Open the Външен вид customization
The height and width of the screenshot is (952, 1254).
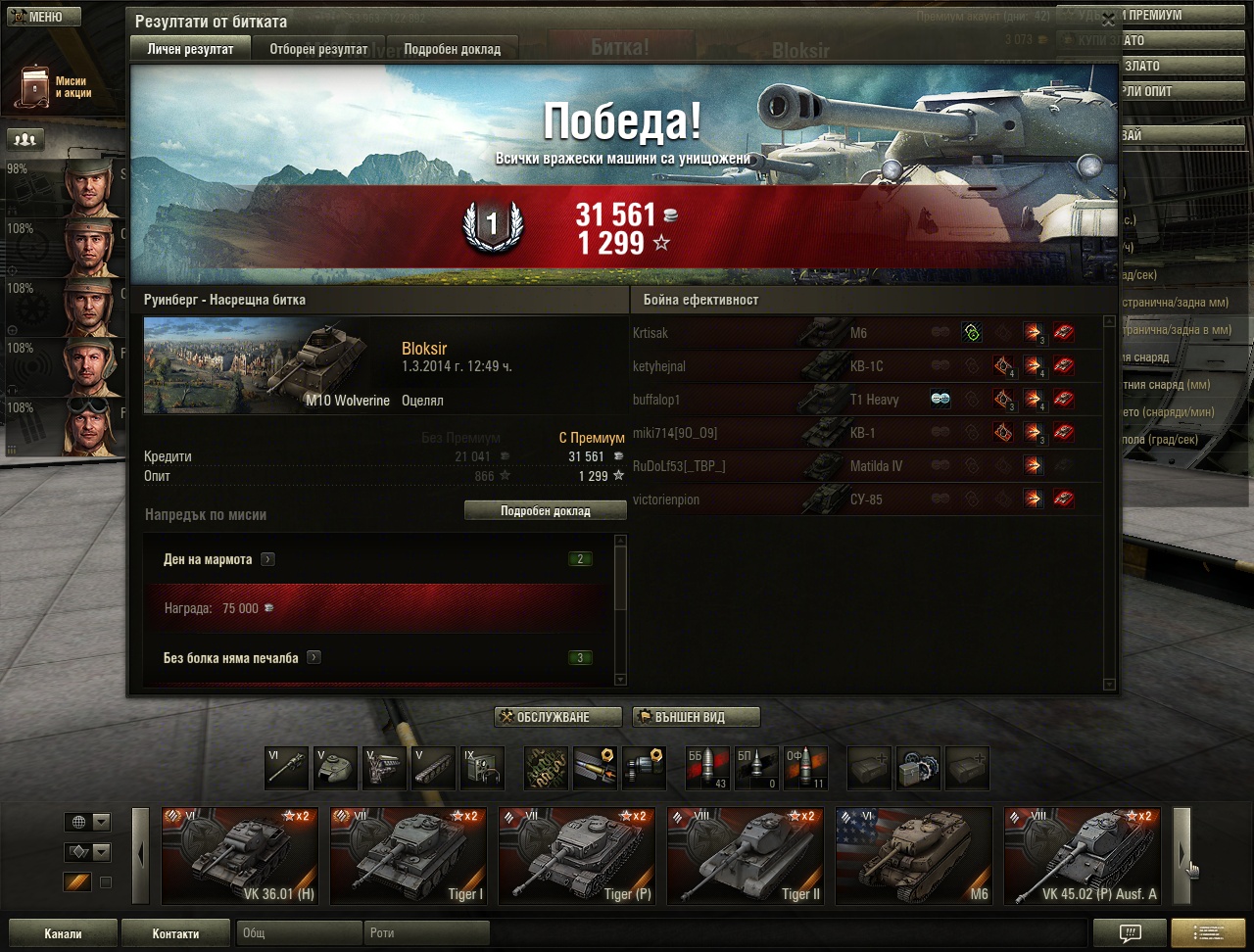pos(696,717)
